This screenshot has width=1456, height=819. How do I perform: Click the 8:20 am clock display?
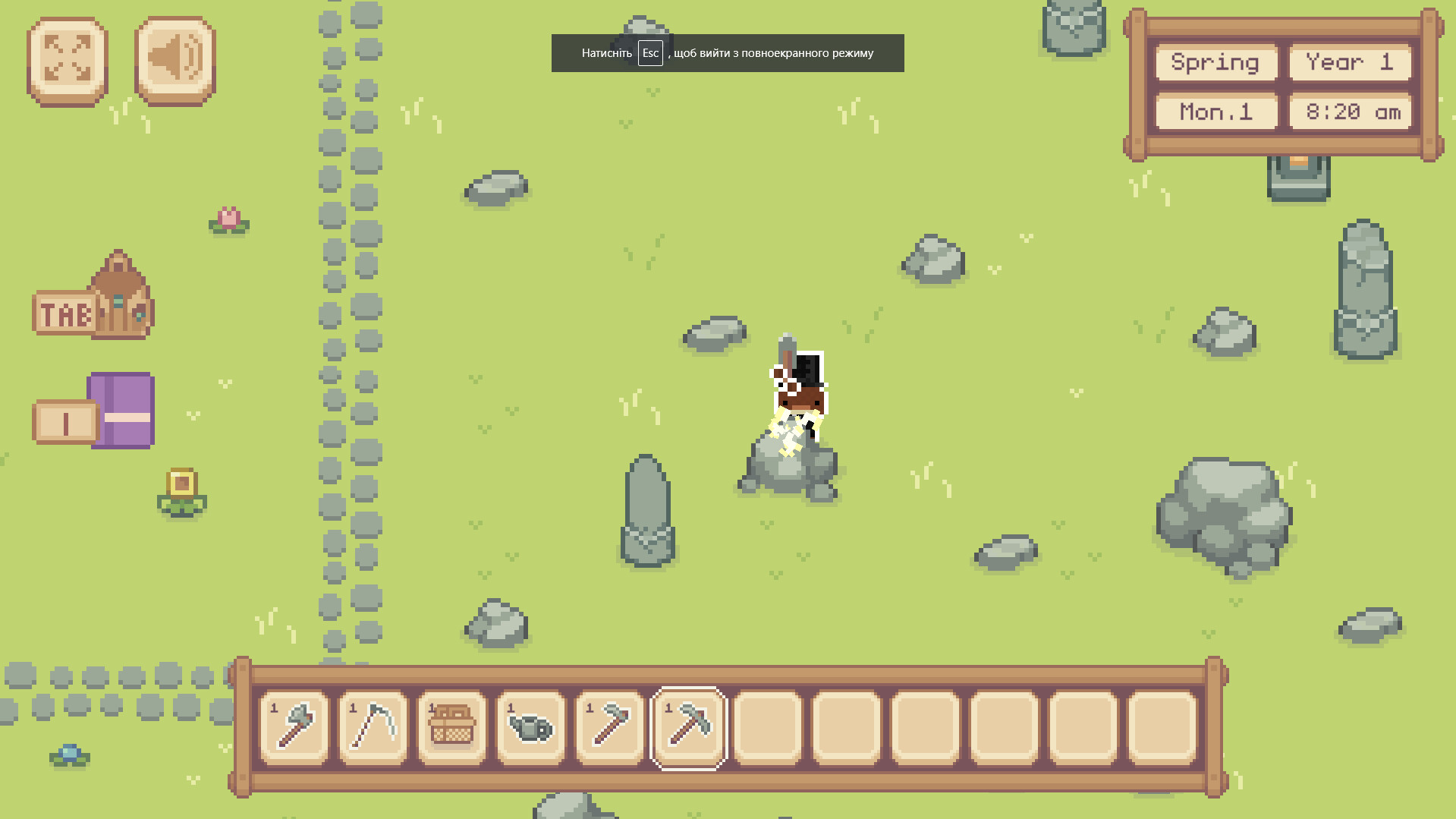tap(1350, 112)
